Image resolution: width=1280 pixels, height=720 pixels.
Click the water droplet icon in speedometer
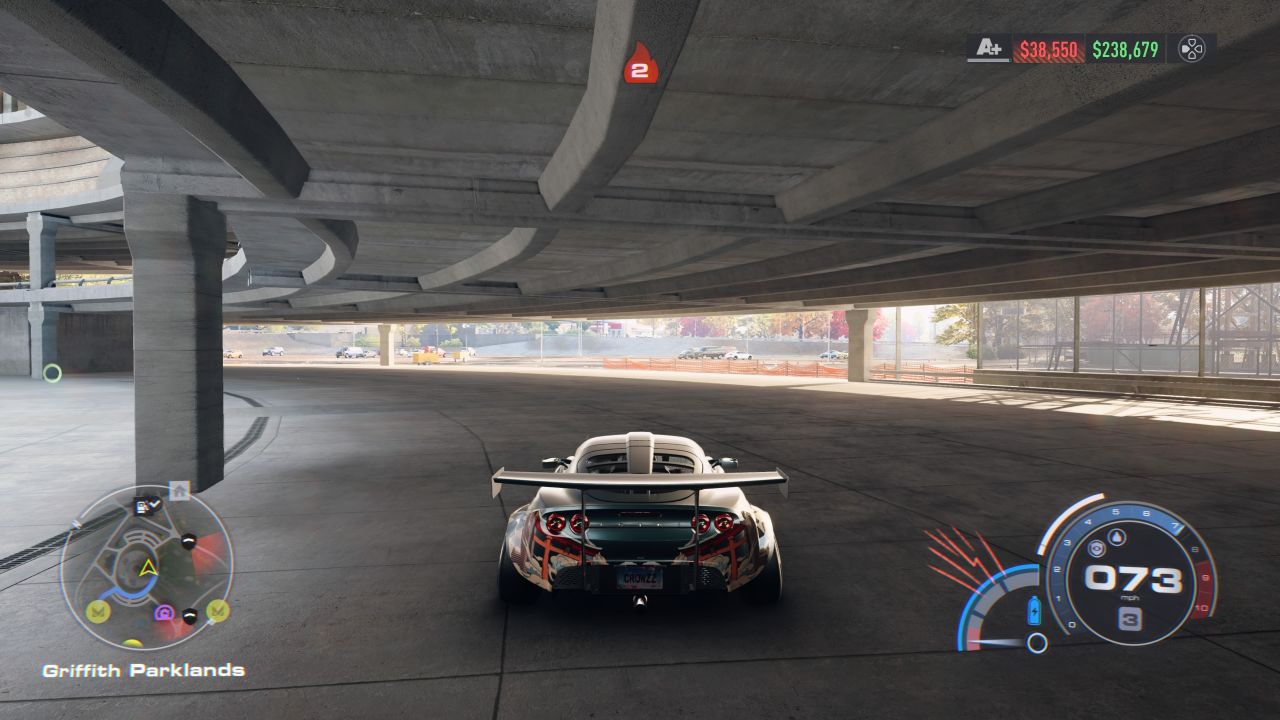tap(1117, 537)
